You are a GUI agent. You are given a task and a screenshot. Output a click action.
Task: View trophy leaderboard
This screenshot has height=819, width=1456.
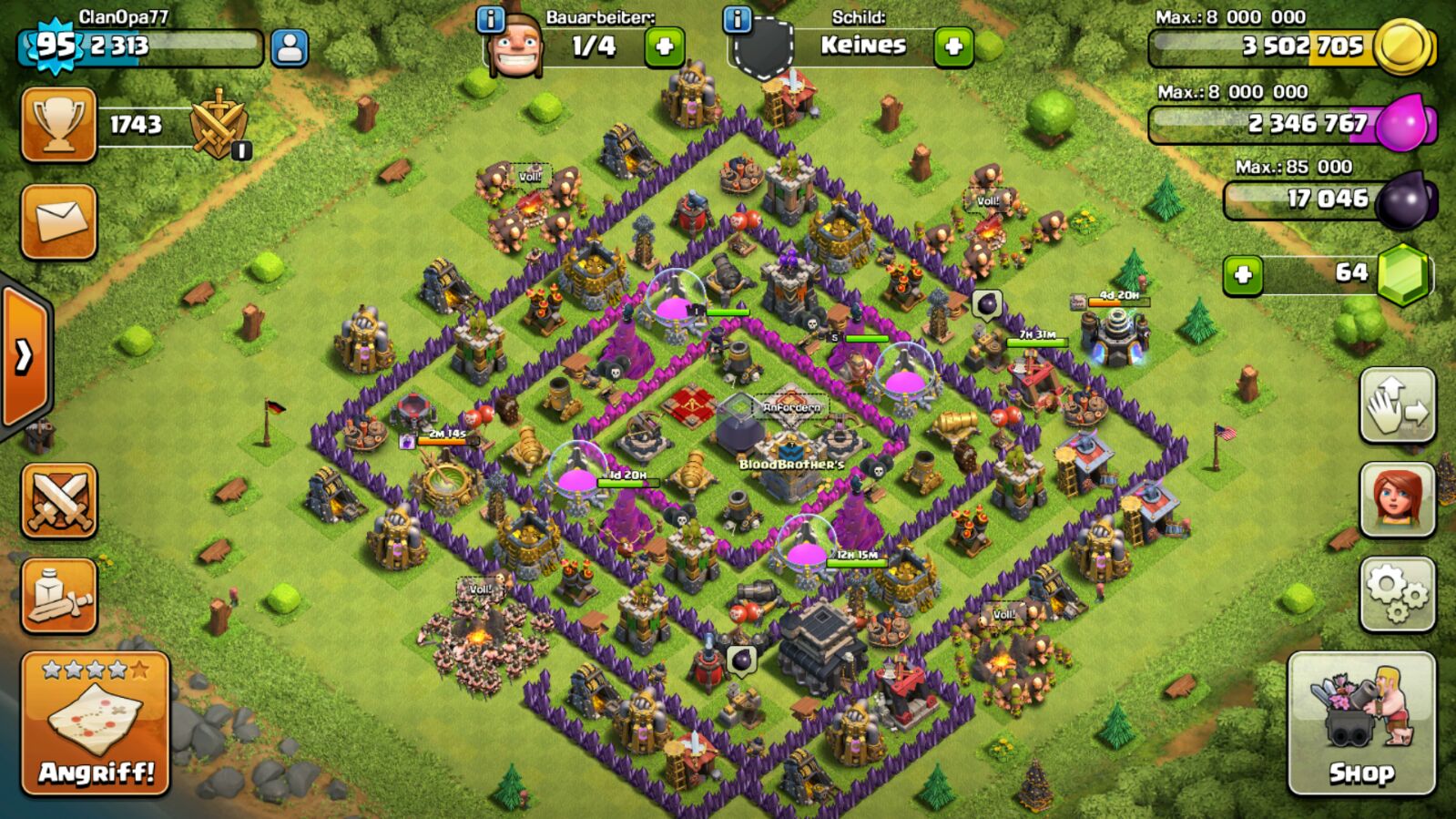click(x=59, y=125)
